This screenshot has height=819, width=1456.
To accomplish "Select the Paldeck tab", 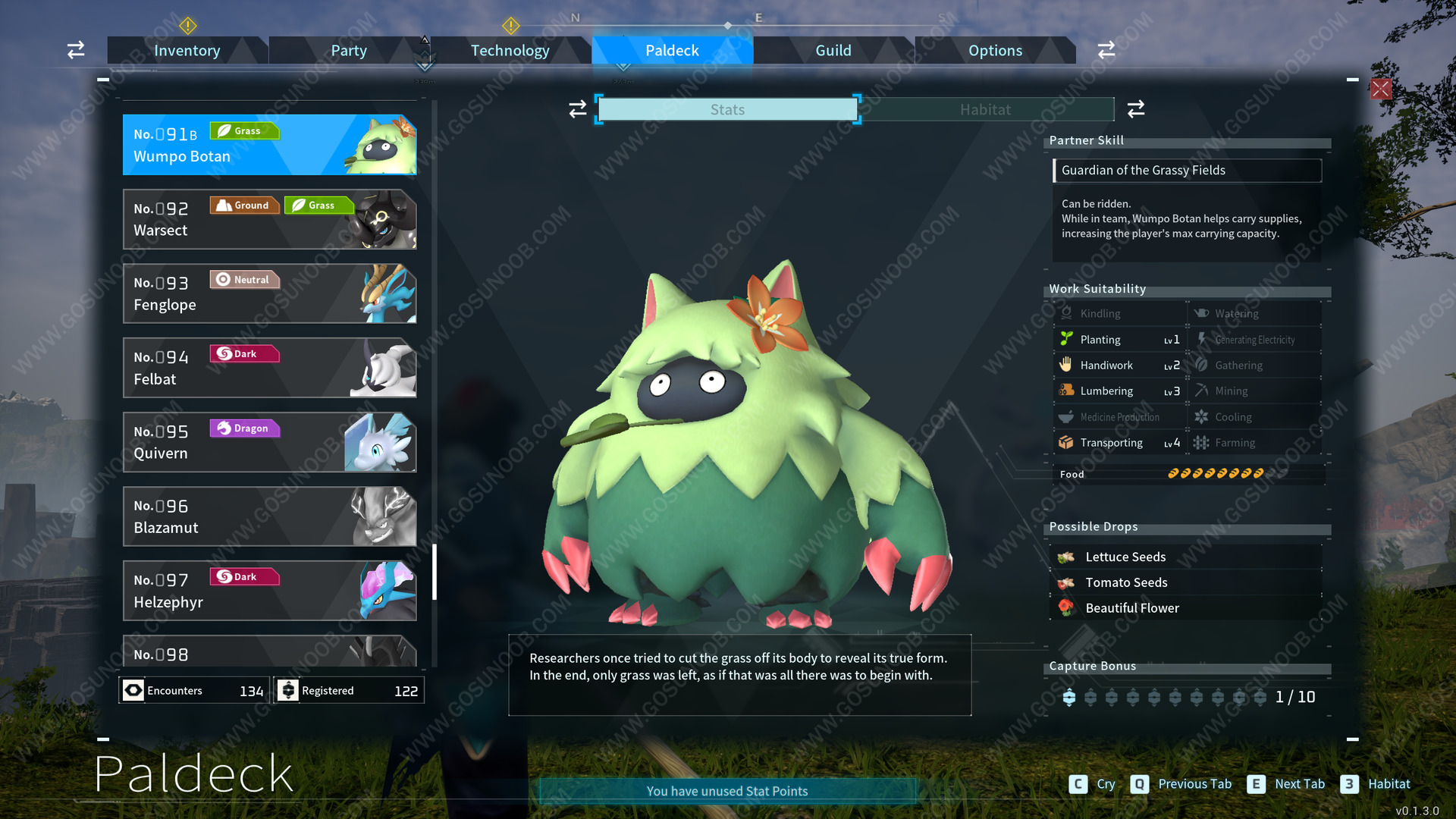I will coord(672,51).
